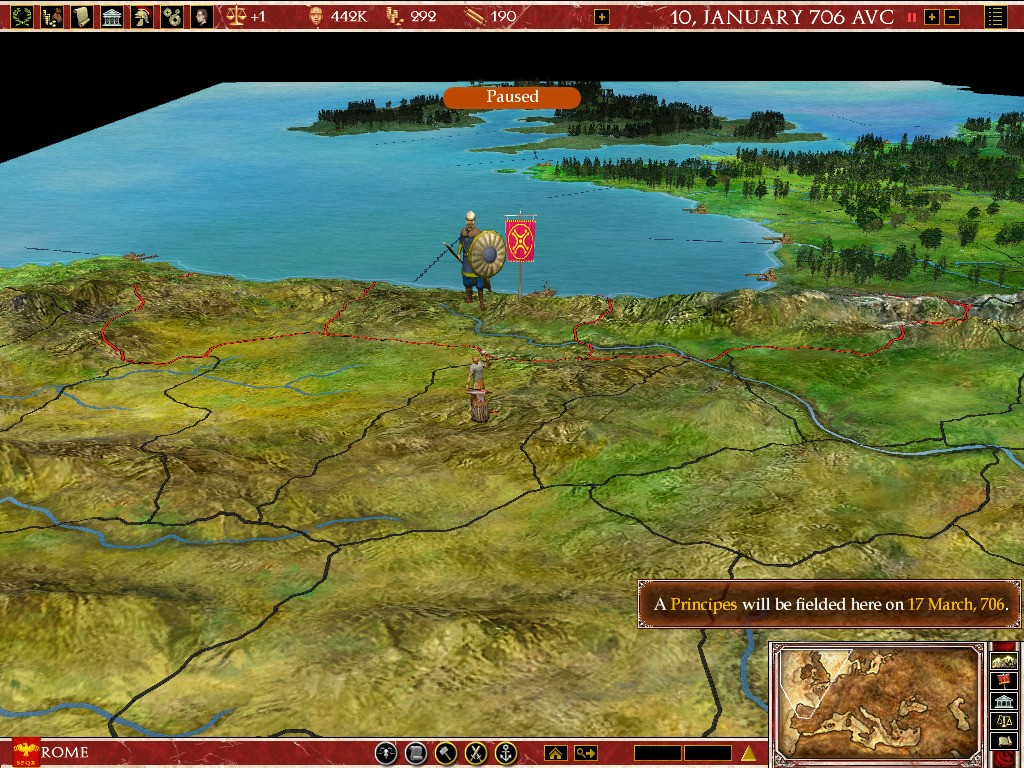The height and width of the screenshot is (768, 1024).
Task: Open the main menu list button
Action: point(996,17)
